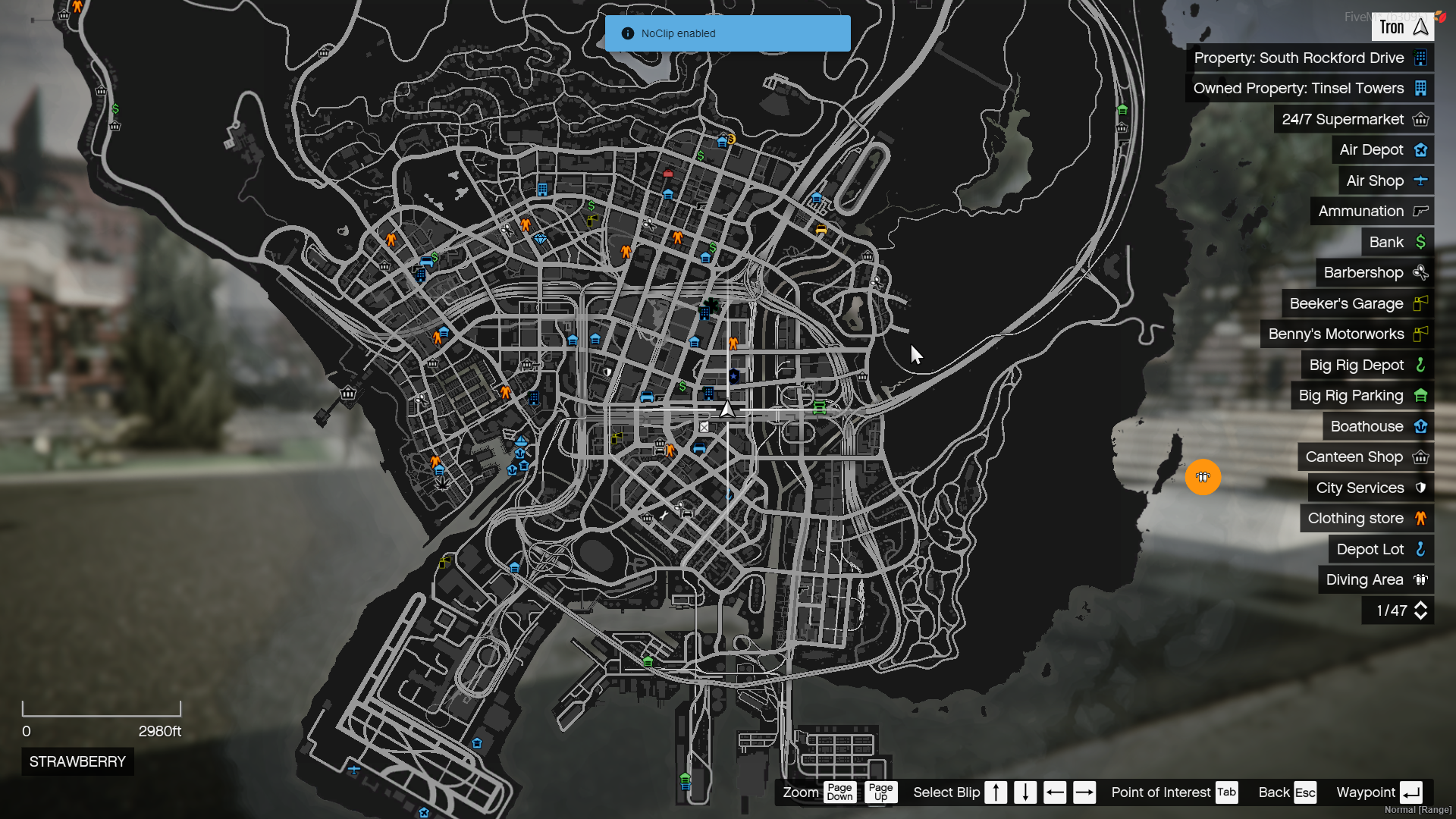Select the Air Shop legend entry
The height and width of the screenshot is (819, 1456).
click(1385, 181)
